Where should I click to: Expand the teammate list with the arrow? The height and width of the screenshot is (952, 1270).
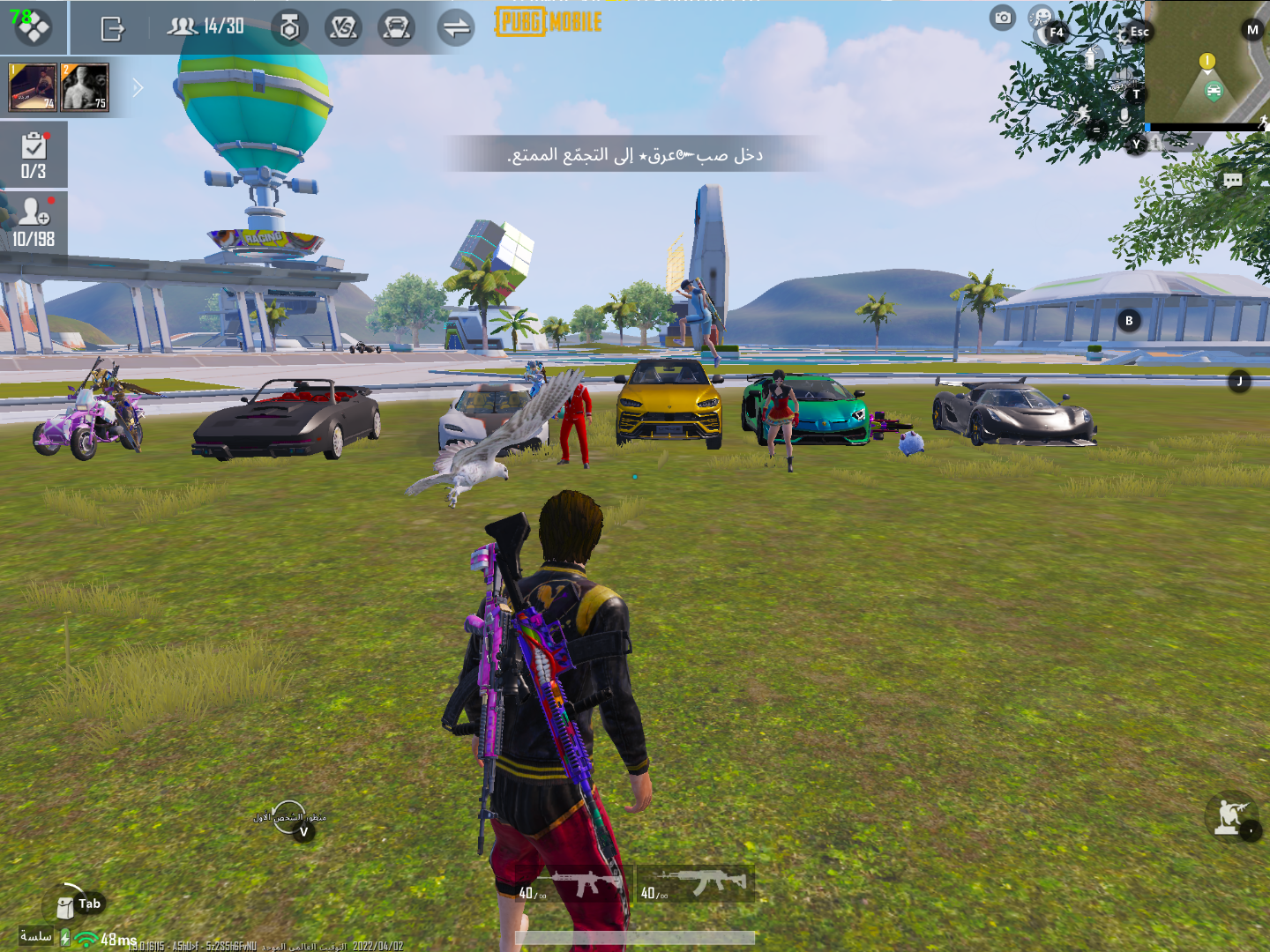pyautogui.click(x=137, y=87)
